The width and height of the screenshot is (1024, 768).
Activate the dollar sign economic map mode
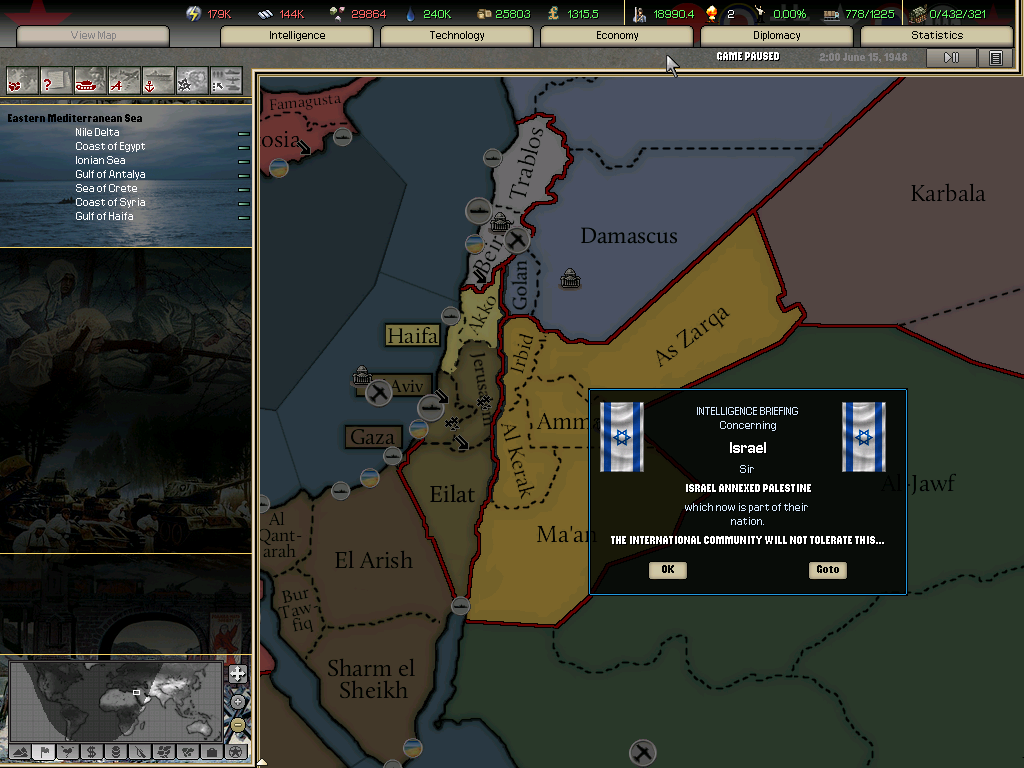tap(91, 752)
